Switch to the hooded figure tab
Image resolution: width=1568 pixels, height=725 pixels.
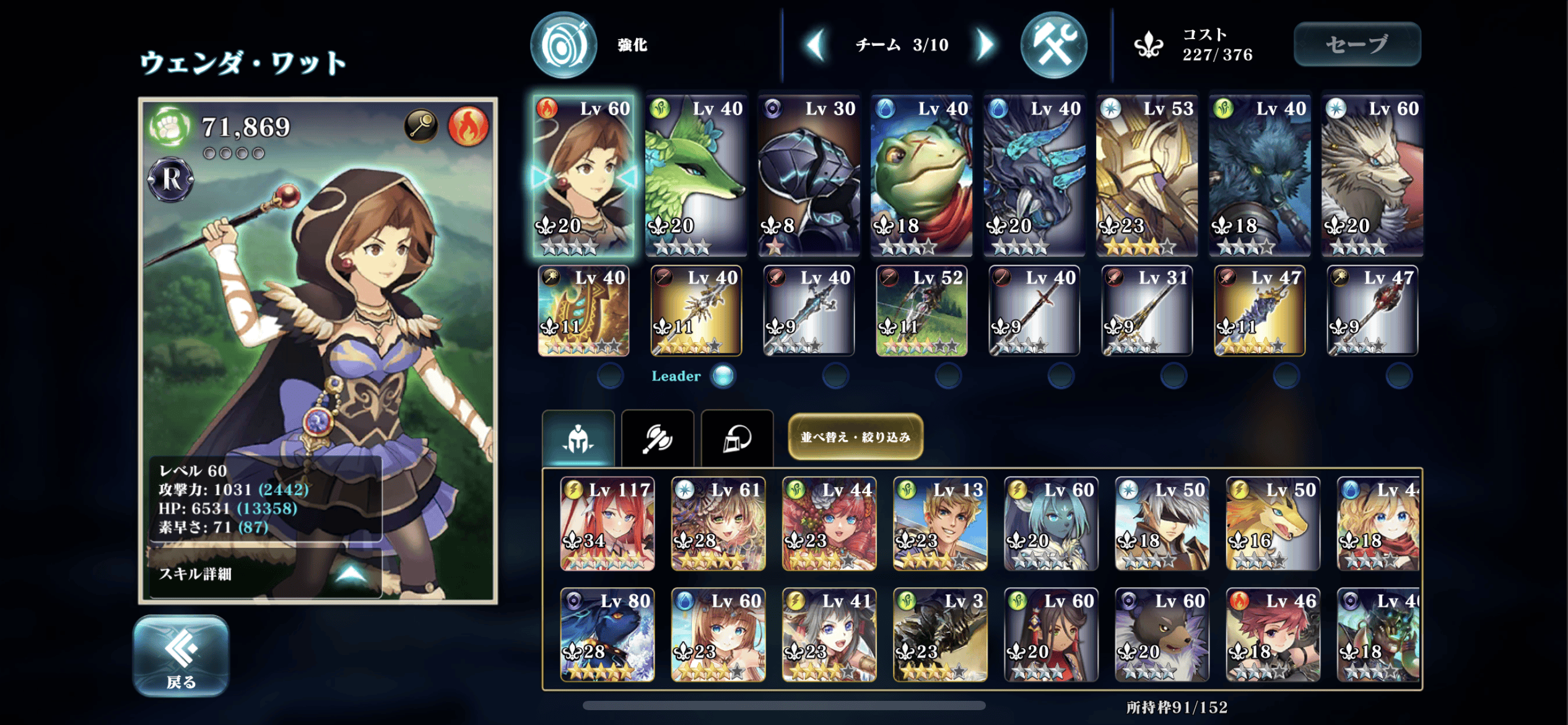tap(737, 439)
